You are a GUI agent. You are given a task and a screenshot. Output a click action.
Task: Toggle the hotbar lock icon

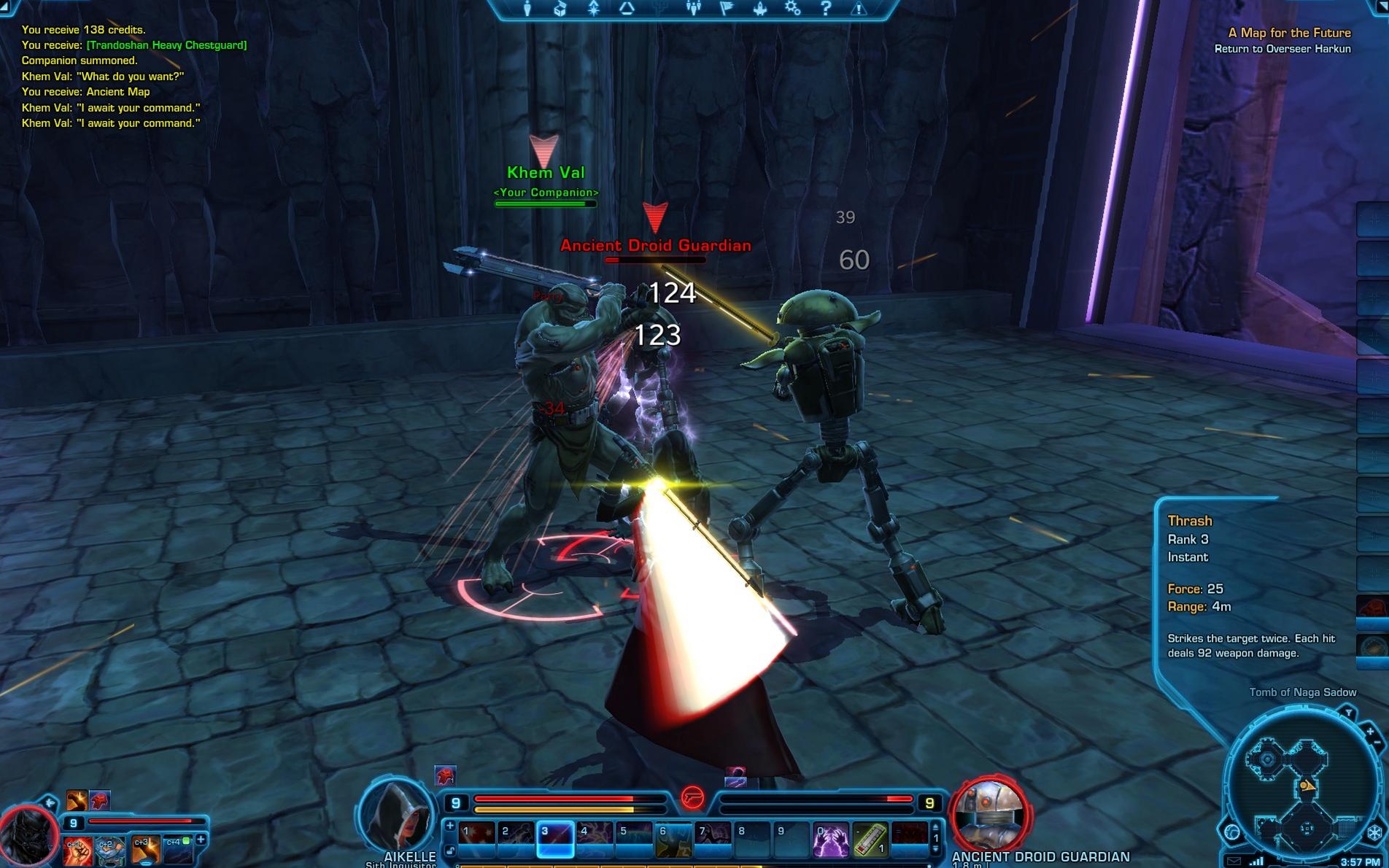450,850
